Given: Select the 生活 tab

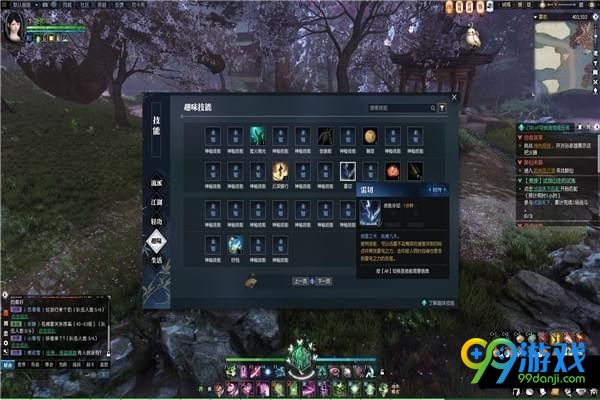Looking at the screenshot, I should 156,262.
